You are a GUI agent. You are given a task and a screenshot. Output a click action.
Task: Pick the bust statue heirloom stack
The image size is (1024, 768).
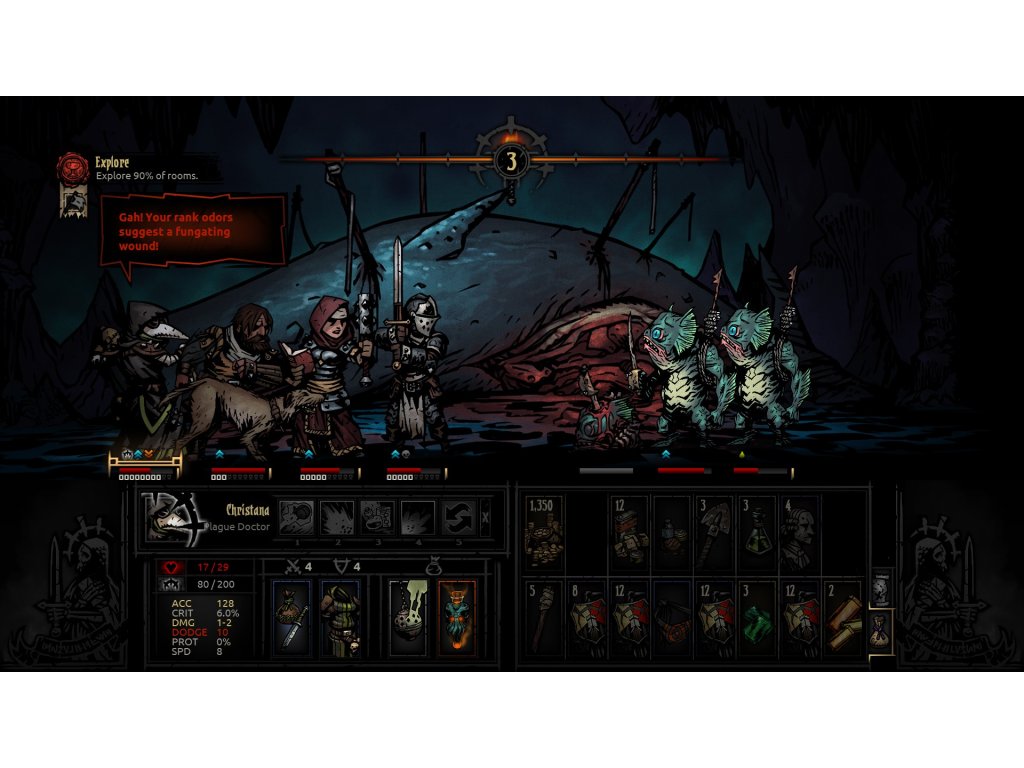(x=801, y=533)
